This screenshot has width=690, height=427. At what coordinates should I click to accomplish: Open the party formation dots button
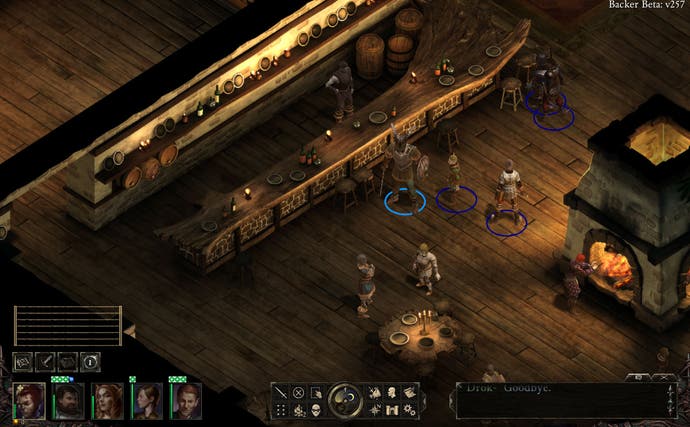click(281, 410)
